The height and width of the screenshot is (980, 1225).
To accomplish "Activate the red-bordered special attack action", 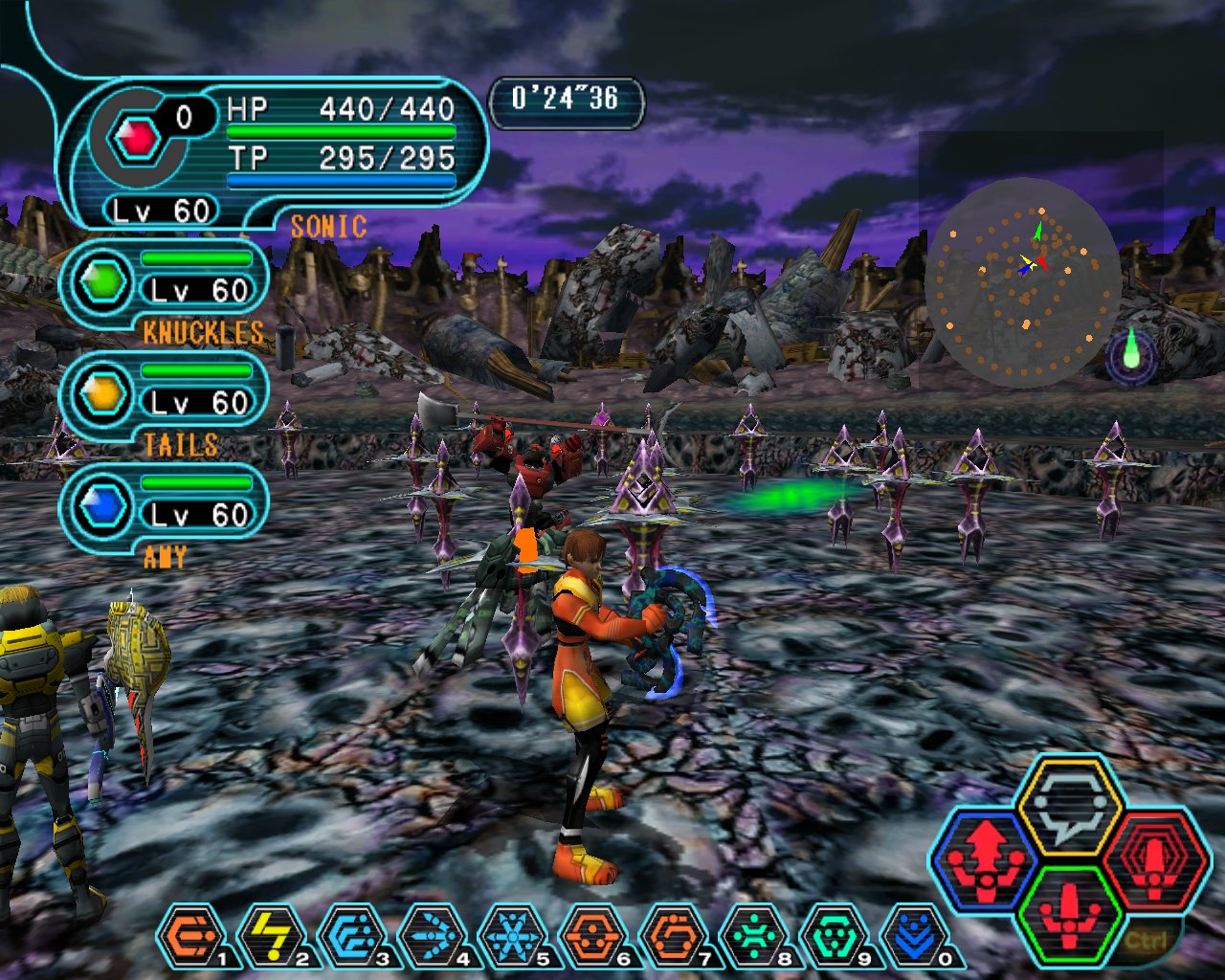I will [1153, 857].
